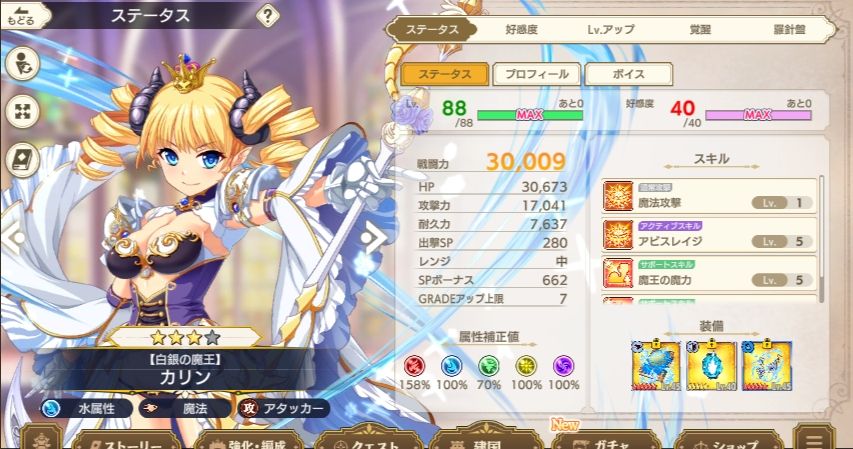Open the 羅針盤 tab
The image size is (853, 449).
(790, 29)
